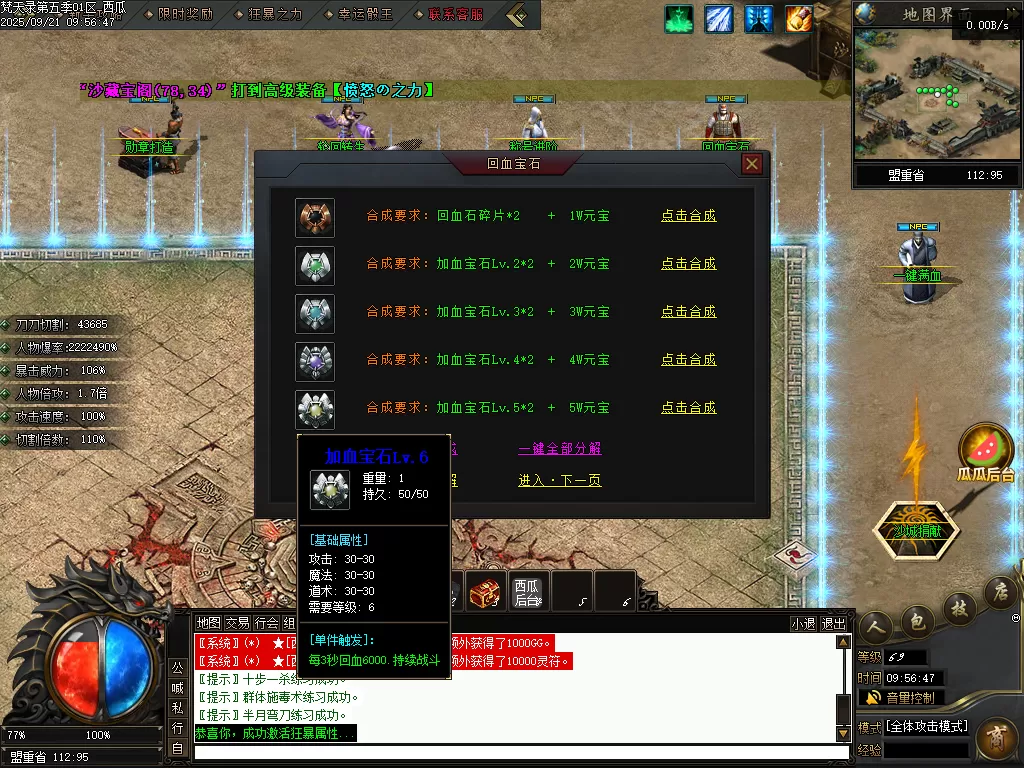The height and width of the screenshot is (768, 1024).
Task: Close the 回血宝石 window
Action: coord(752,164)
